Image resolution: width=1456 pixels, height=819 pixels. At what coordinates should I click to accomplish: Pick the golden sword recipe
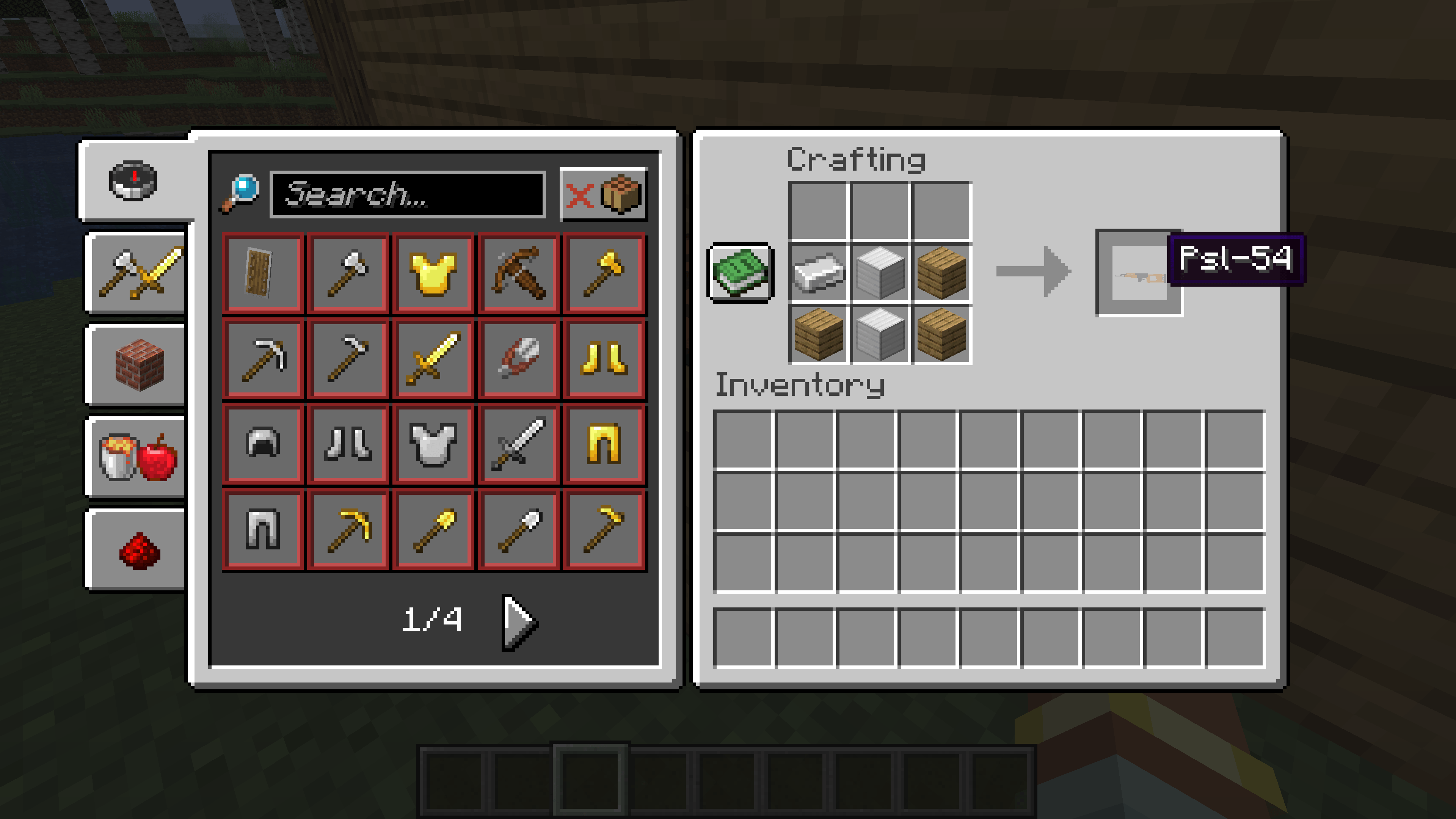(x=432, y=359)
